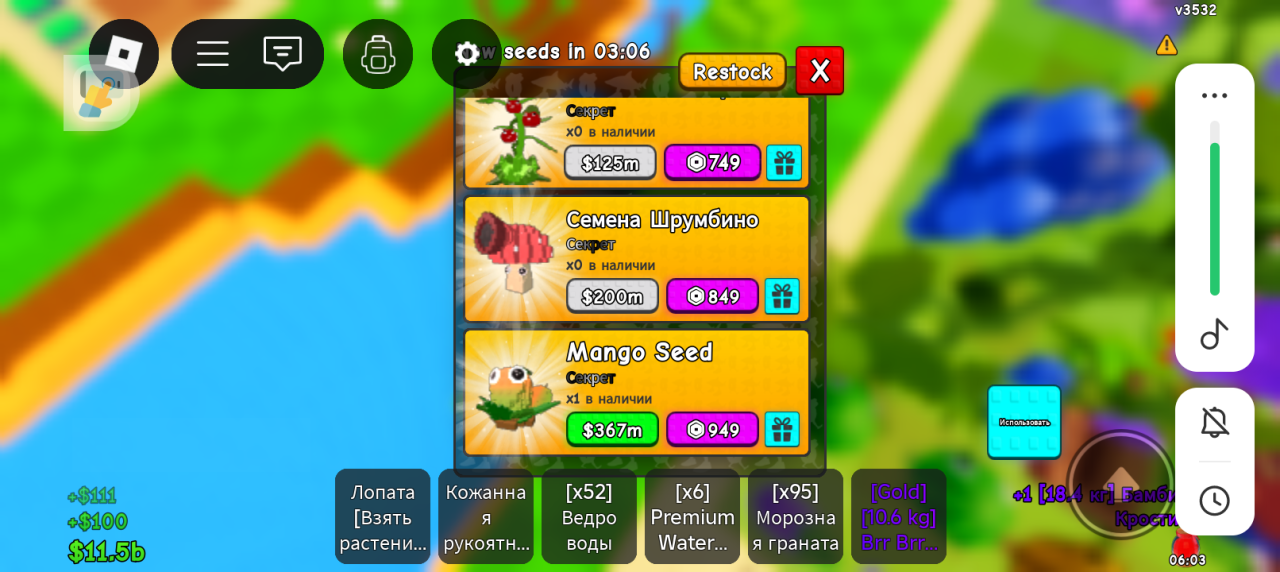The image size is (1280, 572).
Task: Select the Gold 10.6 kg Brr Brr slot
Action: pos(898,517)
